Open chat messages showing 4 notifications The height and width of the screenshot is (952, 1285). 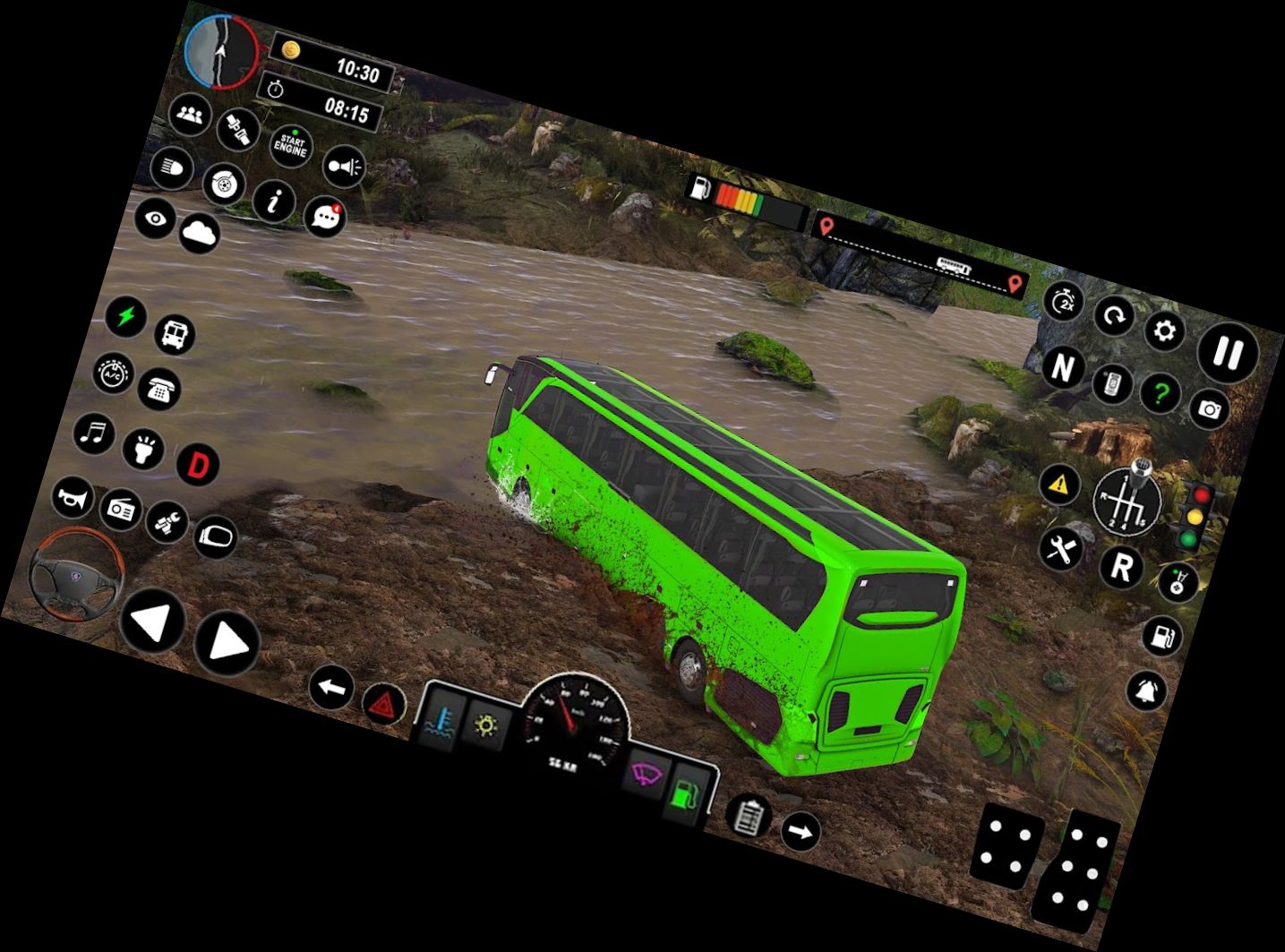coord(324,219)
